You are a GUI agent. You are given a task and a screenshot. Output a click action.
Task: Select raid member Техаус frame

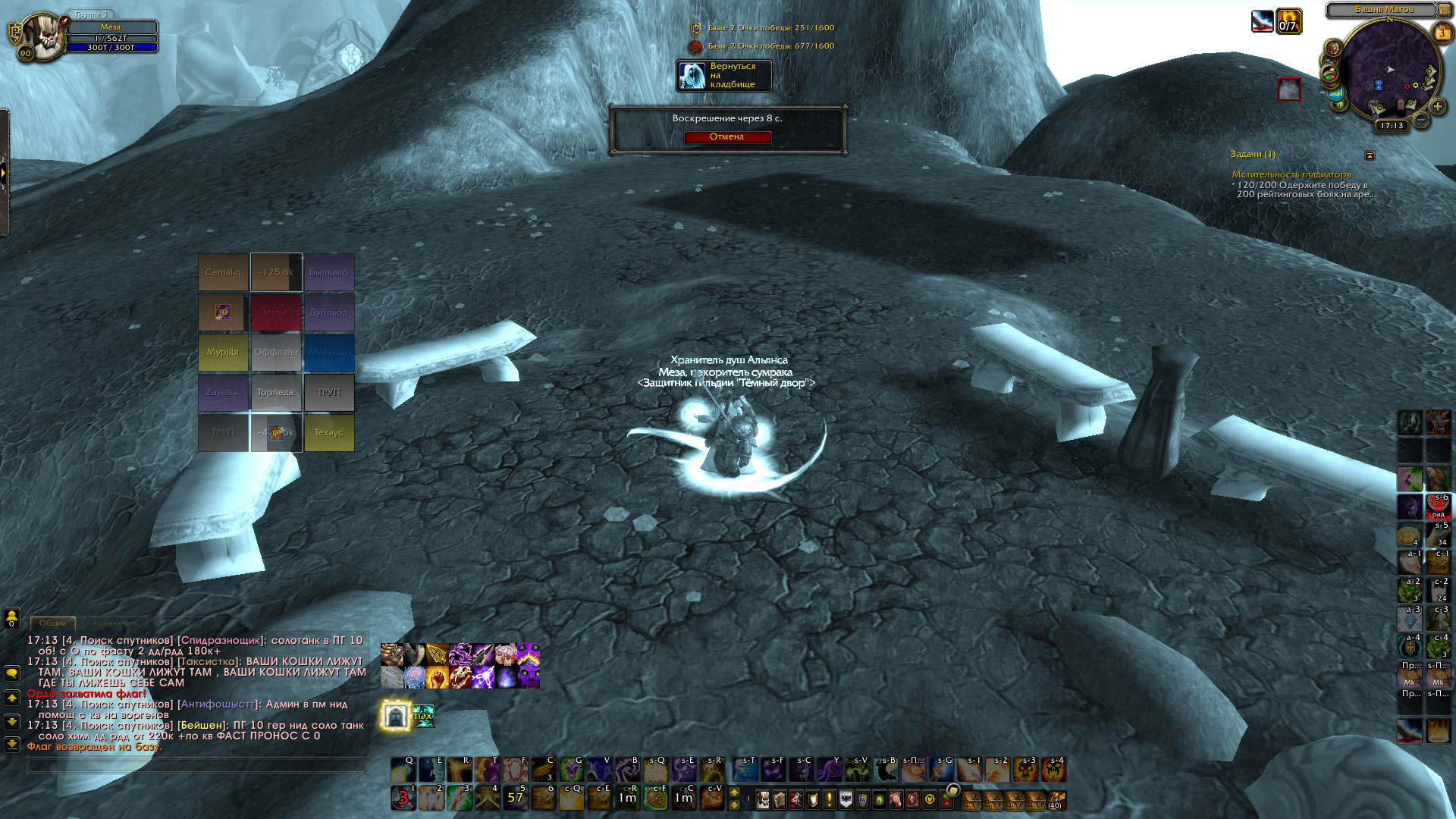(x=328, y=433)
